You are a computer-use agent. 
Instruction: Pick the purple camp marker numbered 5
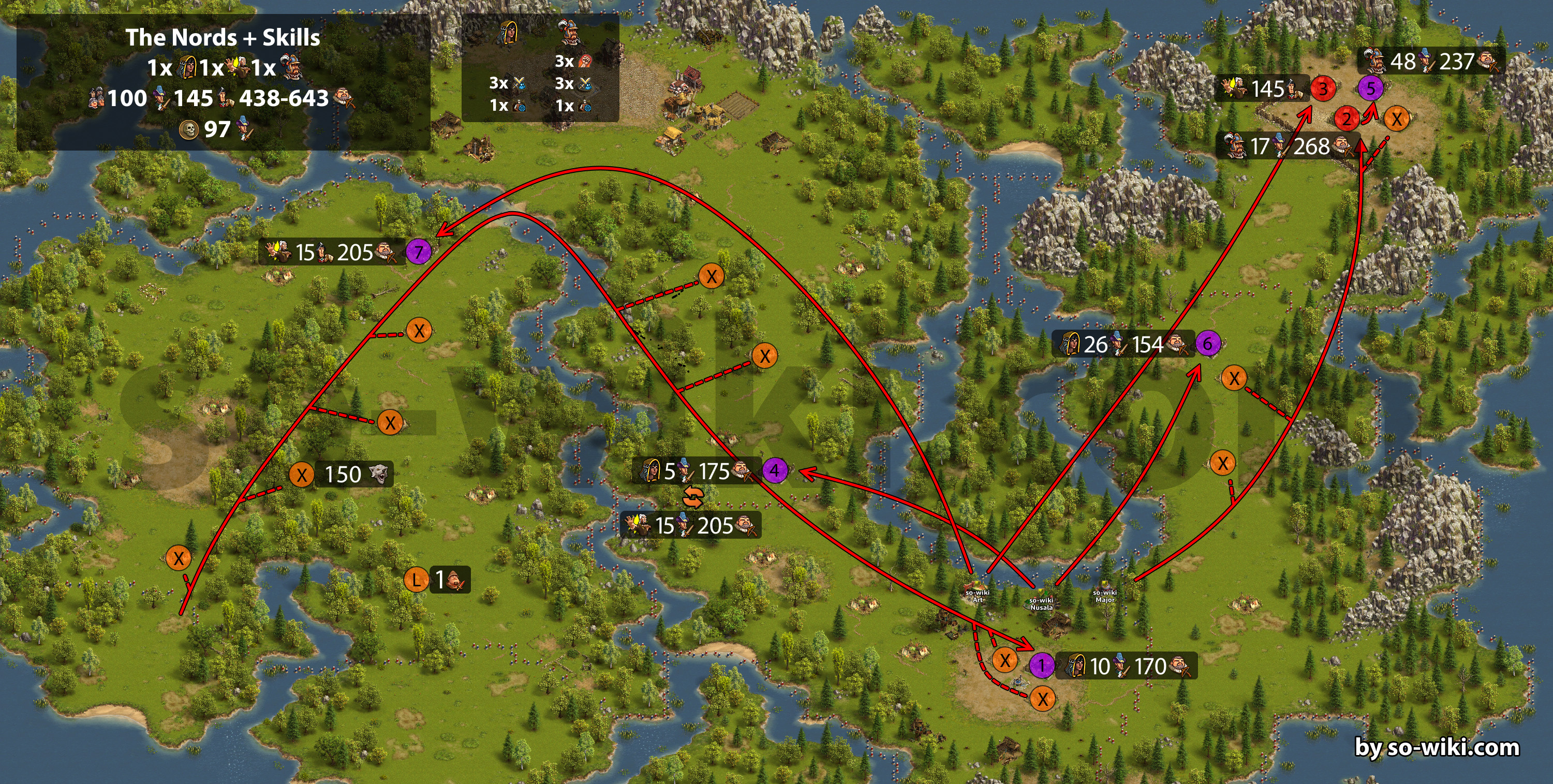pos(1370,88)
